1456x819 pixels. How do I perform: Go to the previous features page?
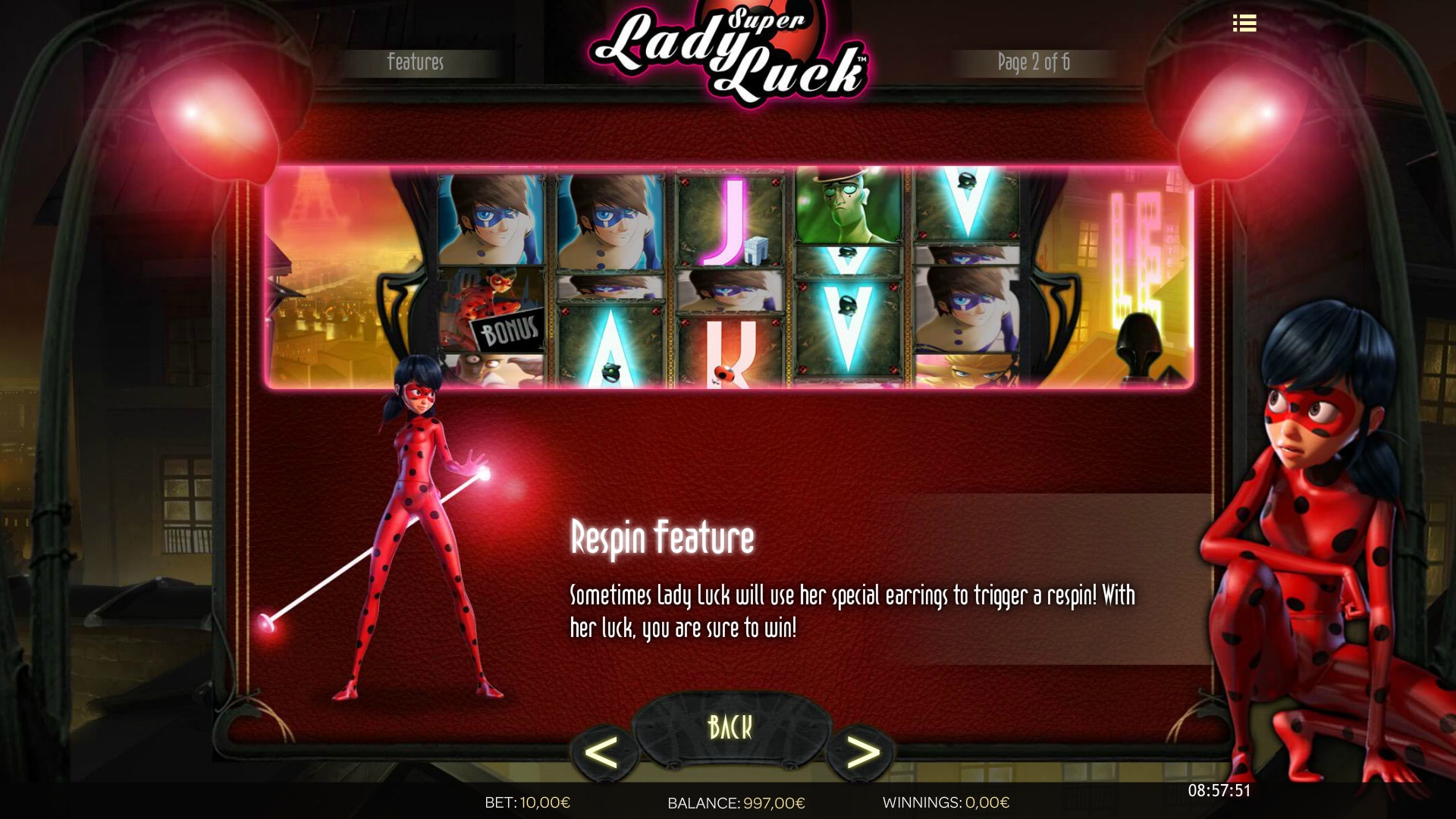coord(602,753)
